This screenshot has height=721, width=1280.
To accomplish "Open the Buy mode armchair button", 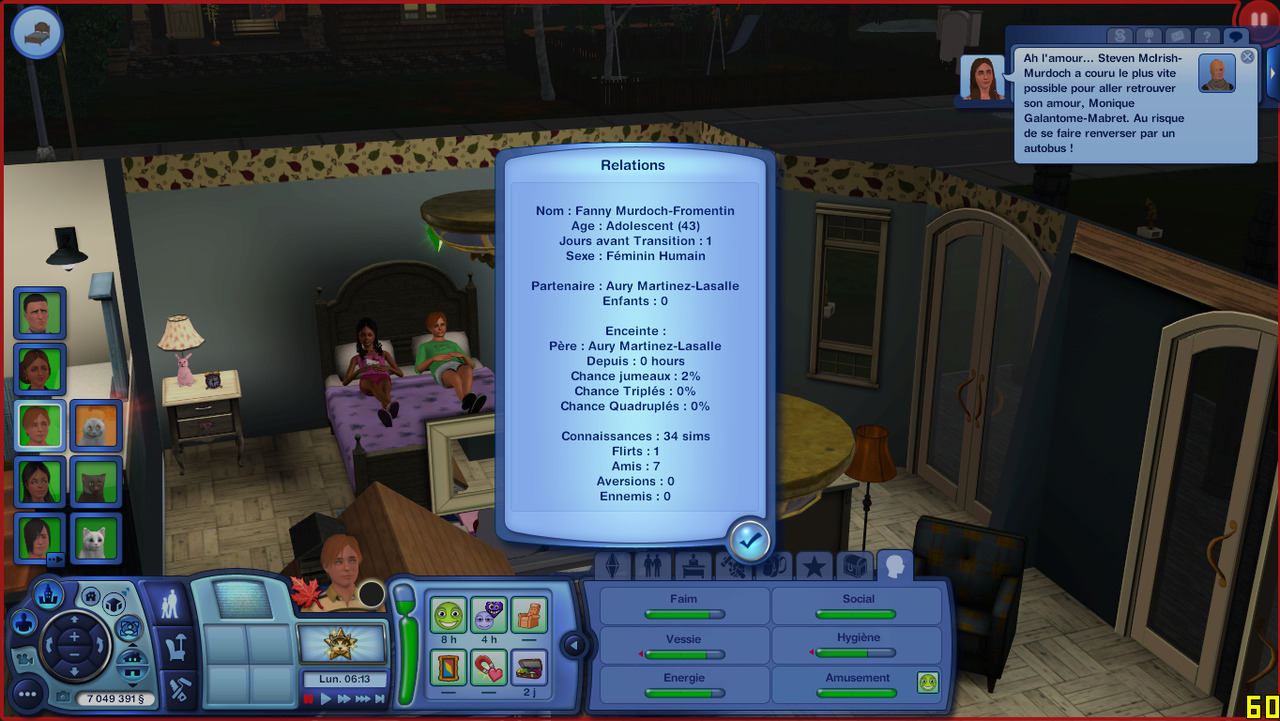I will pos(176,647).
